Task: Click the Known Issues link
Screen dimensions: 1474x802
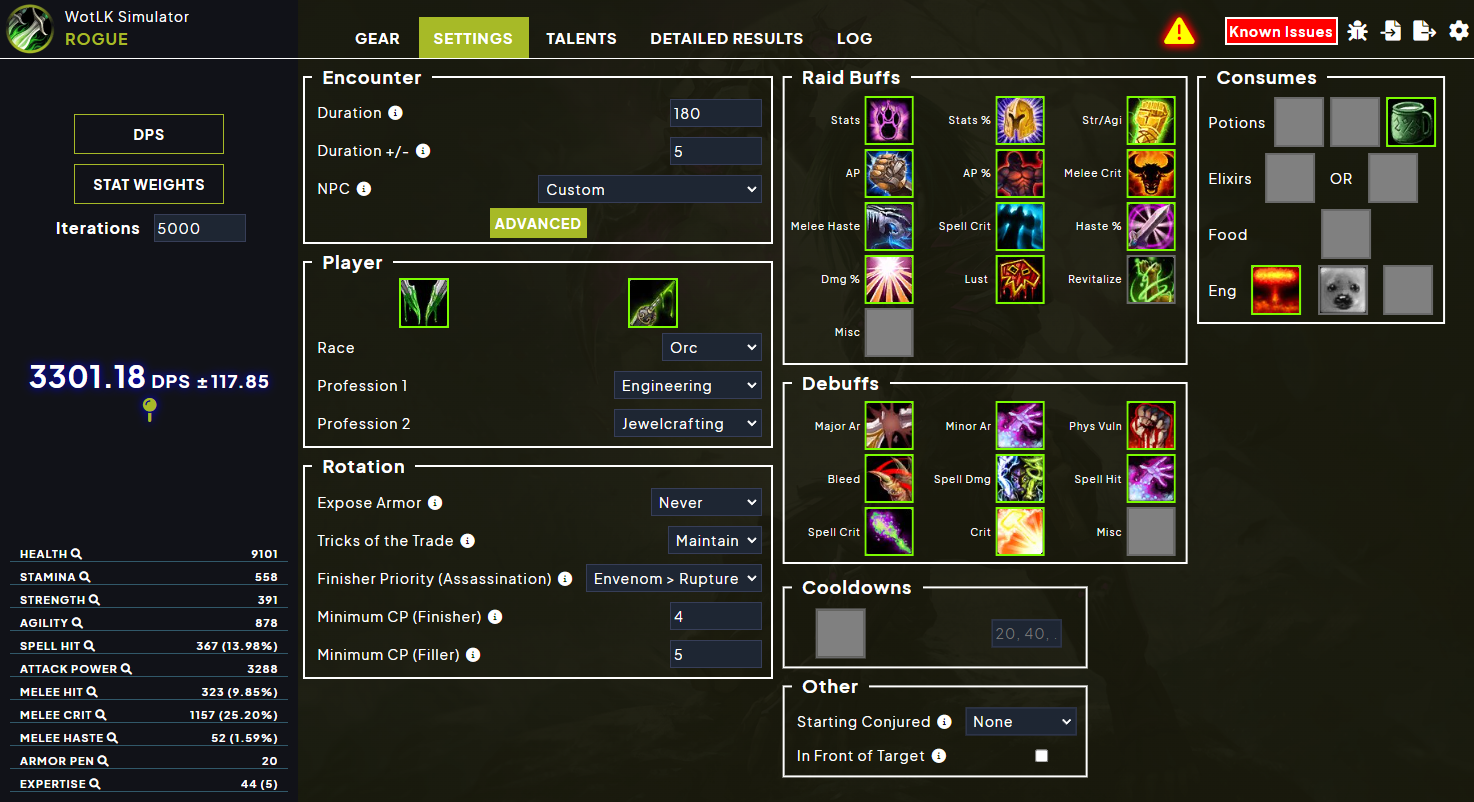Action: pos(1281,31)
